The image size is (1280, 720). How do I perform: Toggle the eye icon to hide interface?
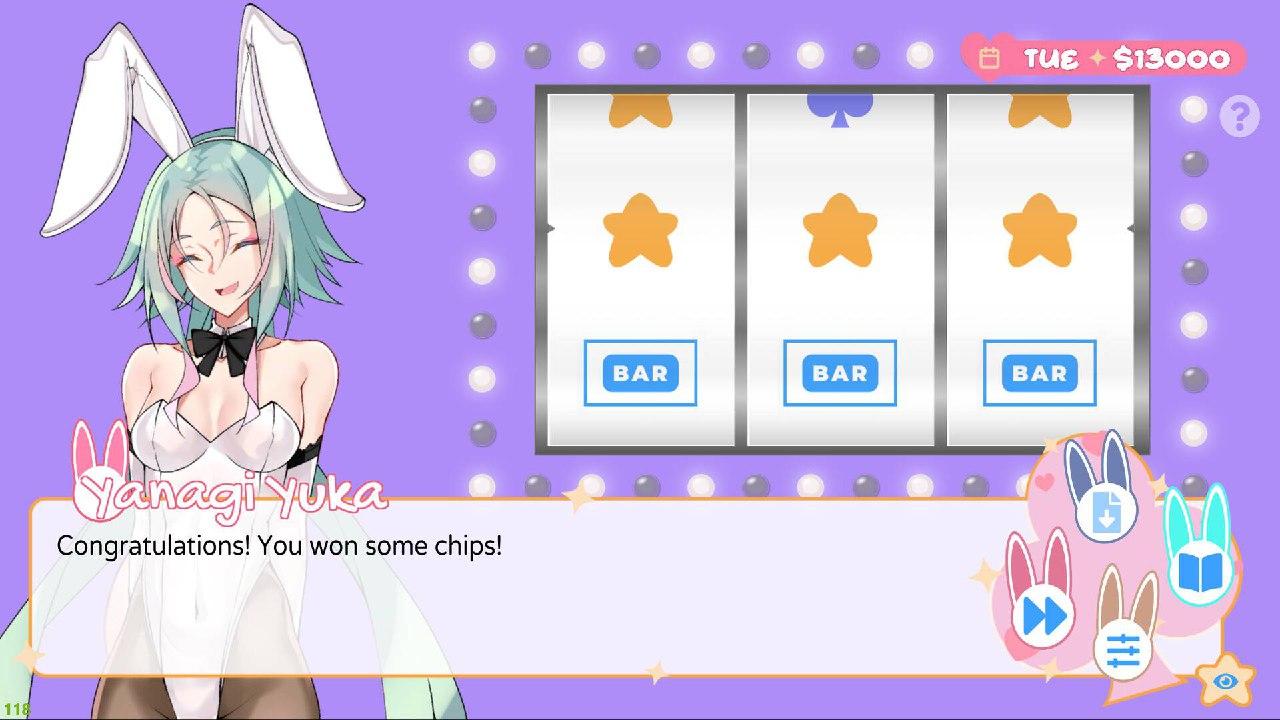(x=1225, y=682)
